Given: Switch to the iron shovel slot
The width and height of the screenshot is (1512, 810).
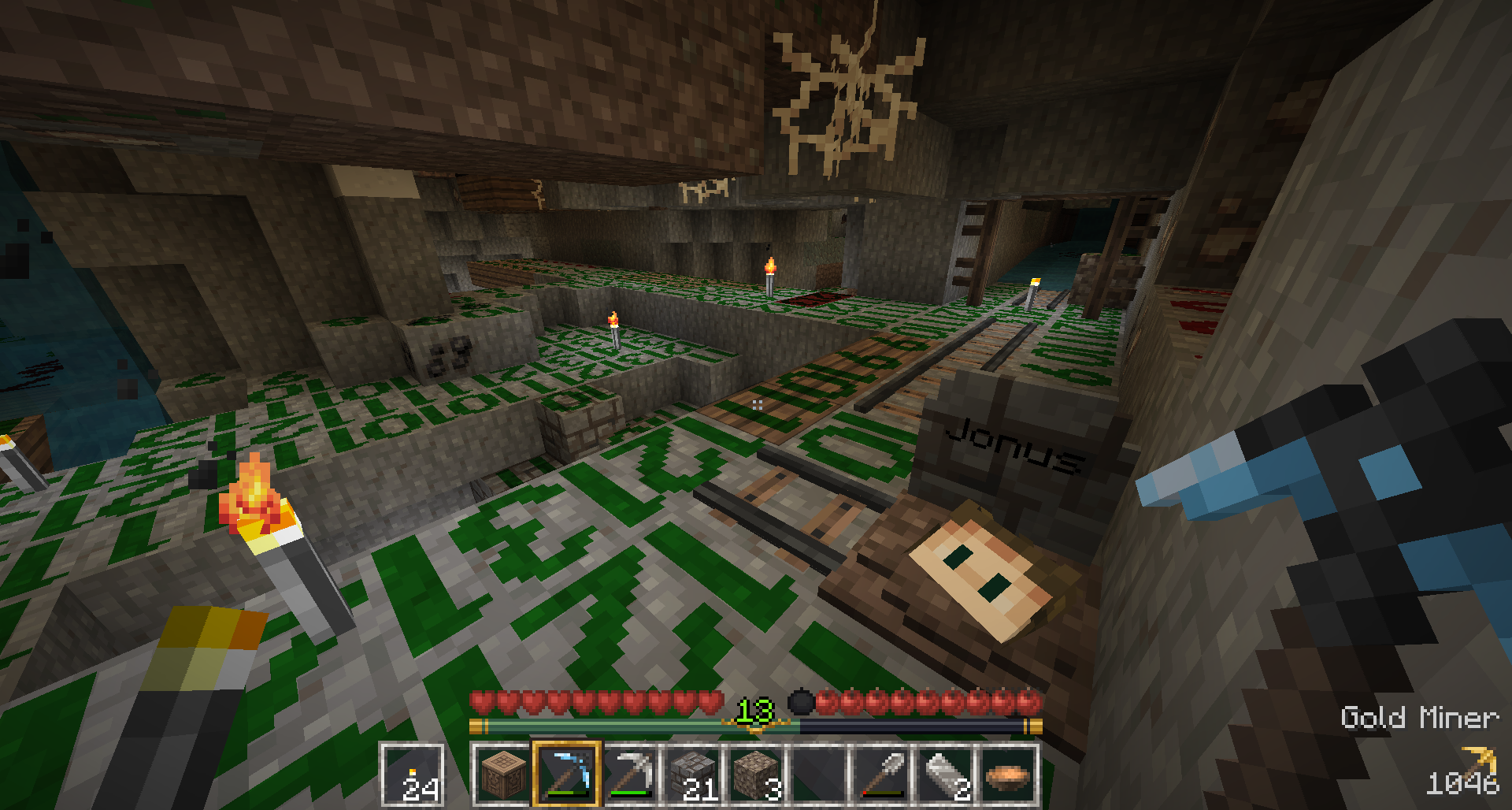Looking at the screenshot, I should [x=882, y=775].
